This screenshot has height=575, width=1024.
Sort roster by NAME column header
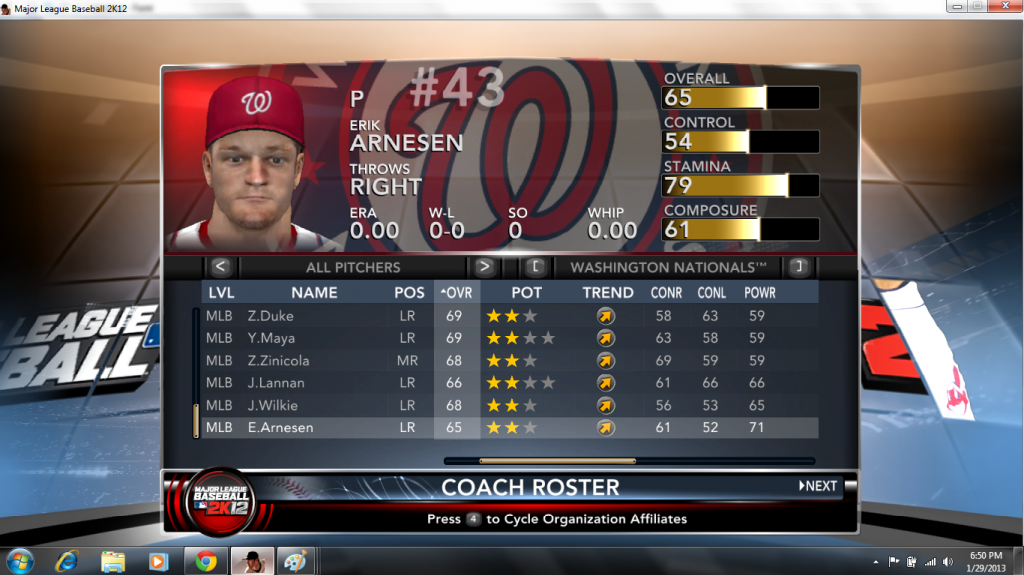pyautogui.click(x=314, y=293)
